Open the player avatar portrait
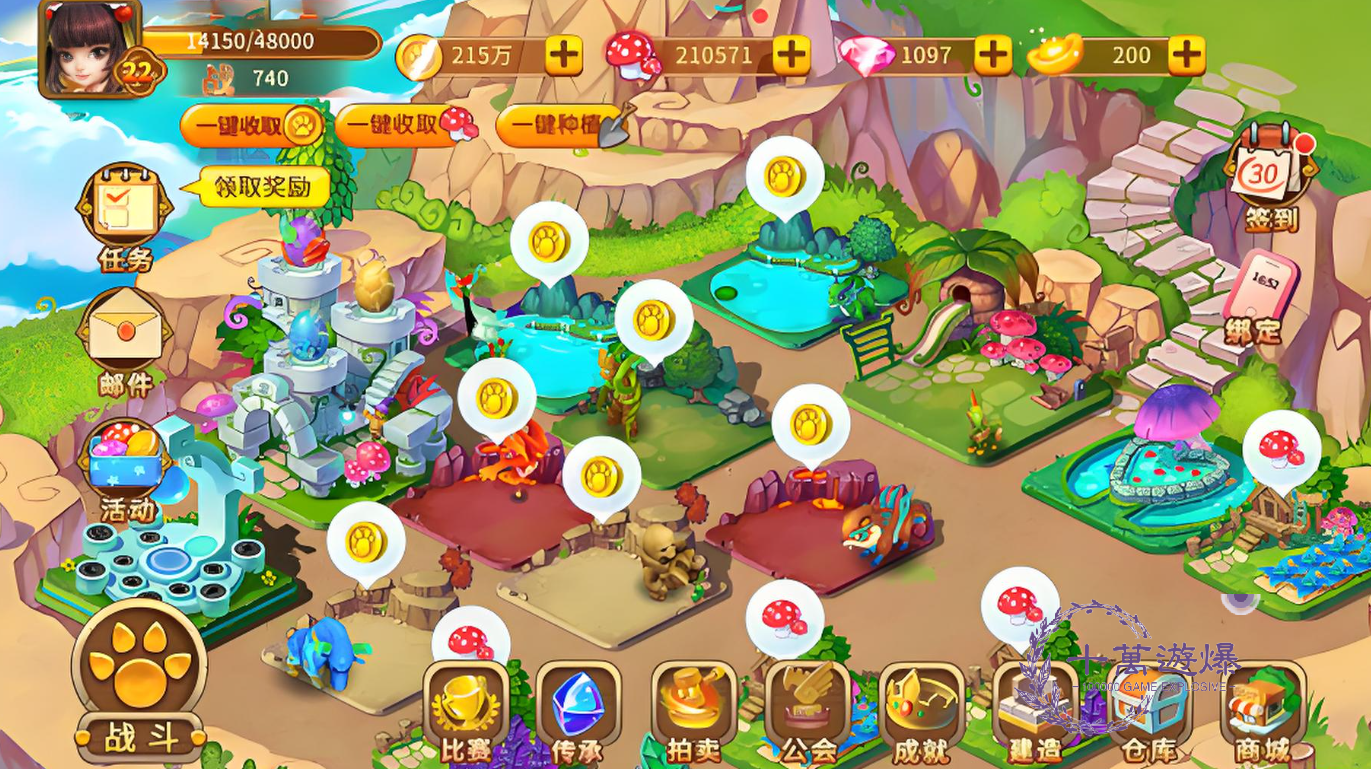Screen dimensions: 1371x769 [x=87, y=47]
